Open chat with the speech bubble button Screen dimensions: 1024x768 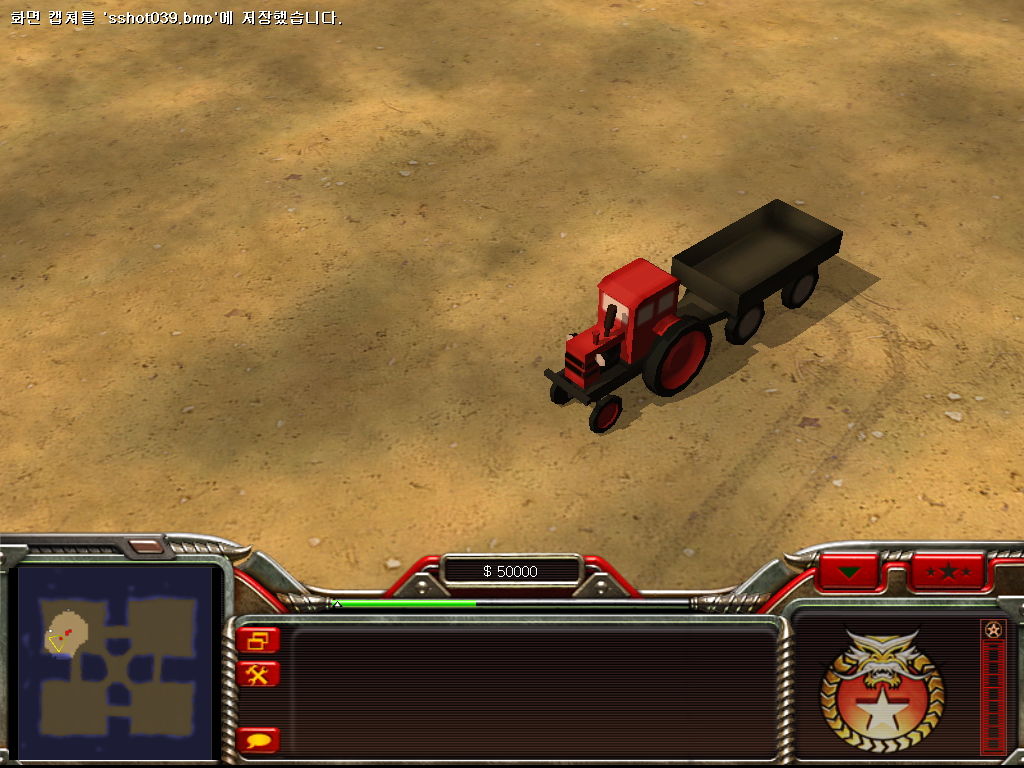[259, 741]
